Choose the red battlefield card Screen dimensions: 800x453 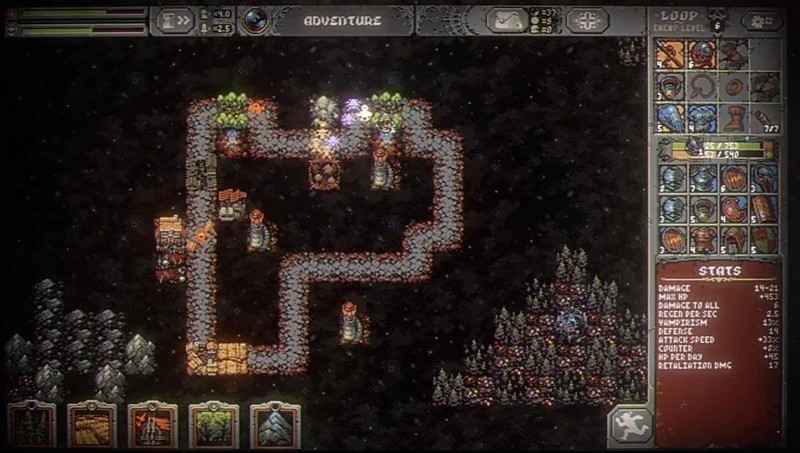tap(153, 426)
